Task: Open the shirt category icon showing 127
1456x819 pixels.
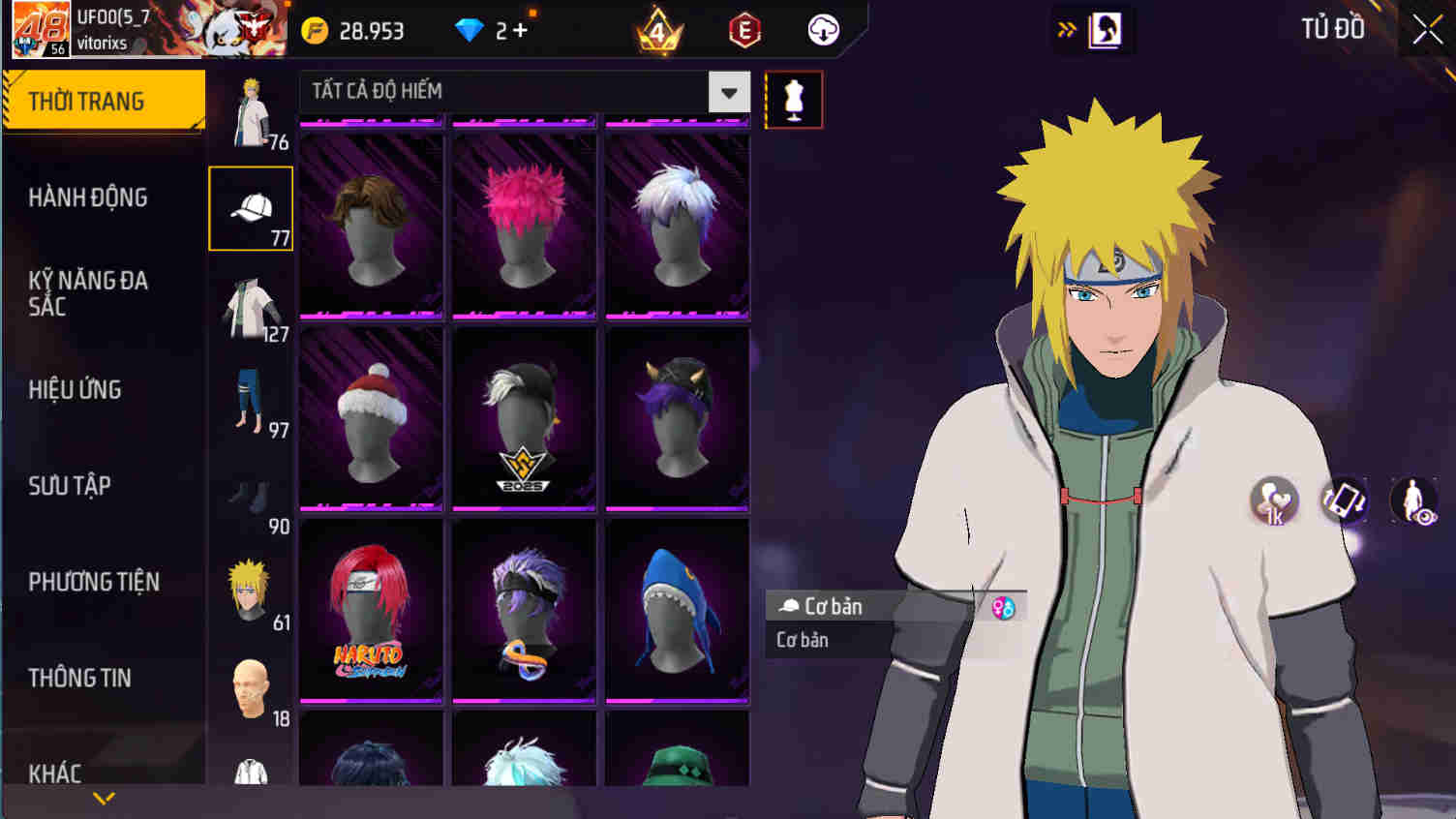Action: pyautogui.click(x=250, y=302)
